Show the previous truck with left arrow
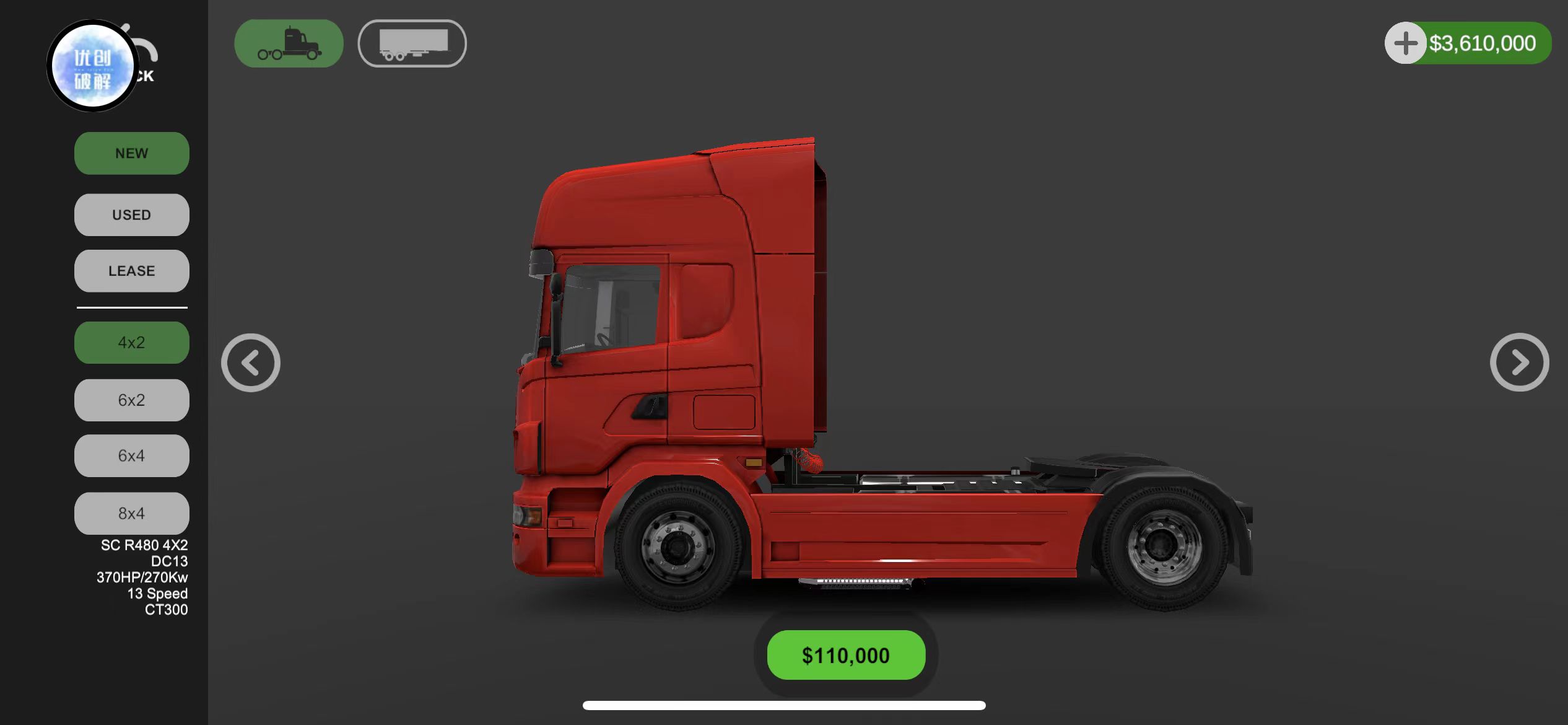1568x725 pixels. [x=251, y=362]
